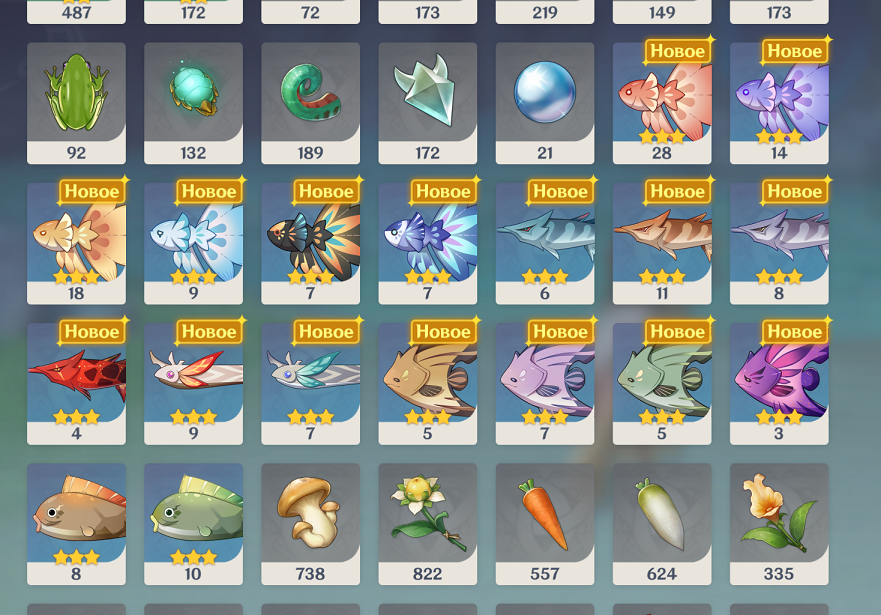Choose the purple spiky pufferfish slot
This screenshot has width=881, height=615.
pyautogui.click(x=779, y=382)
